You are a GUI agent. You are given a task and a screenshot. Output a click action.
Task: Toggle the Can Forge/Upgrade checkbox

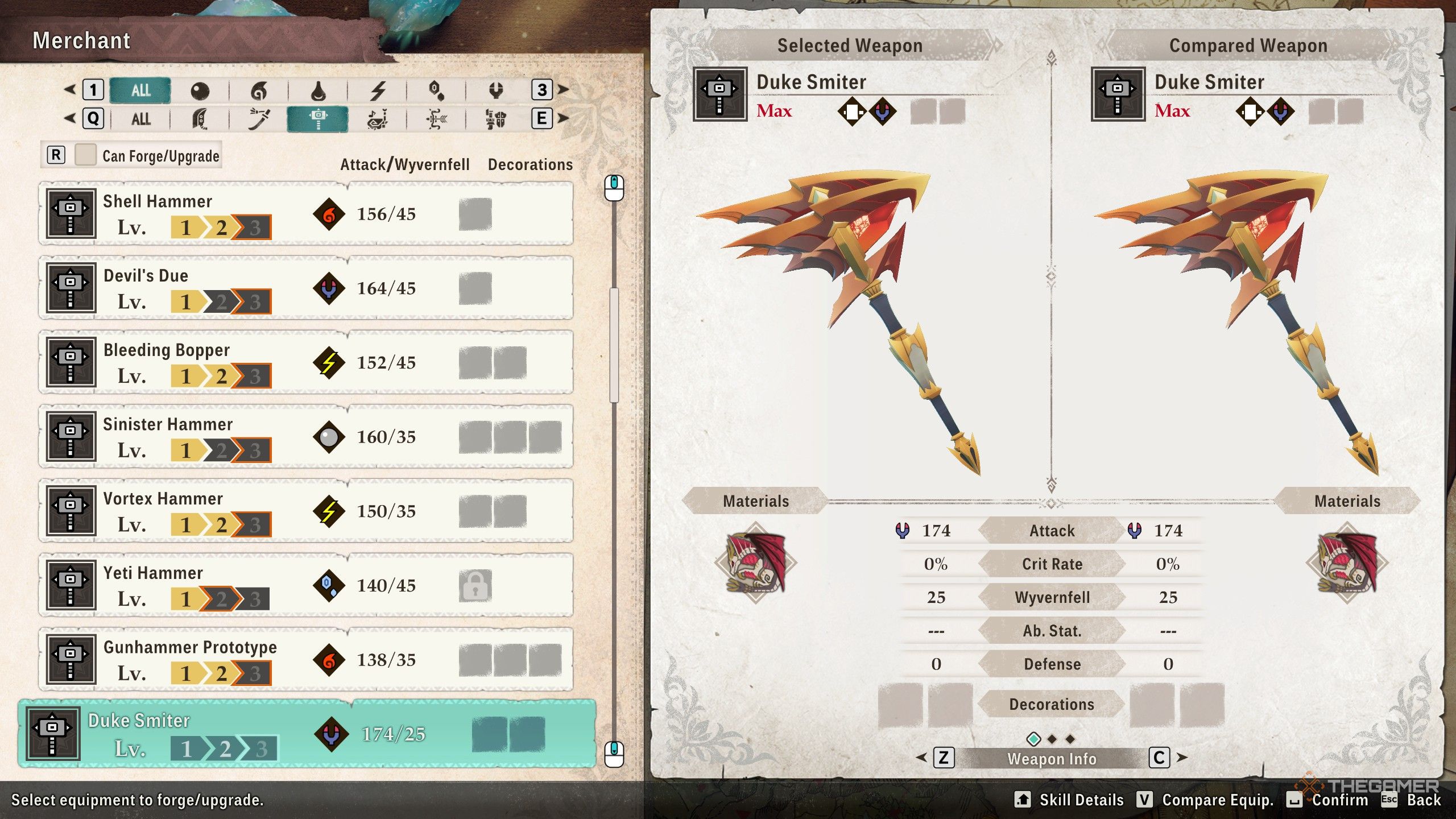click(x=85, y=155)
